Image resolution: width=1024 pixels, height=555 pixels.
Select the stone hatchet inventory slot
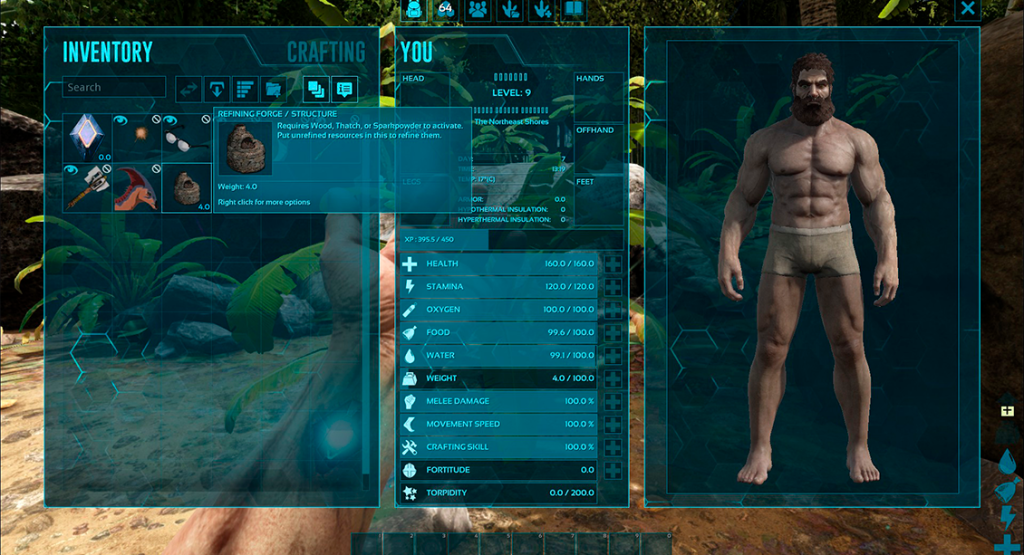[x=87, y=188]
